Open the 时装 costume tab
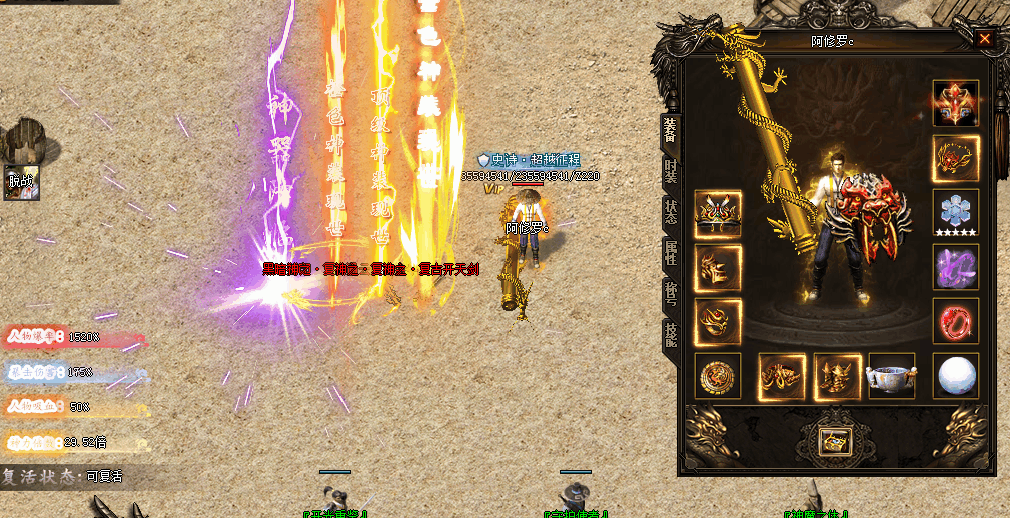Screen dimensions: 1010x518 [670, 171]
